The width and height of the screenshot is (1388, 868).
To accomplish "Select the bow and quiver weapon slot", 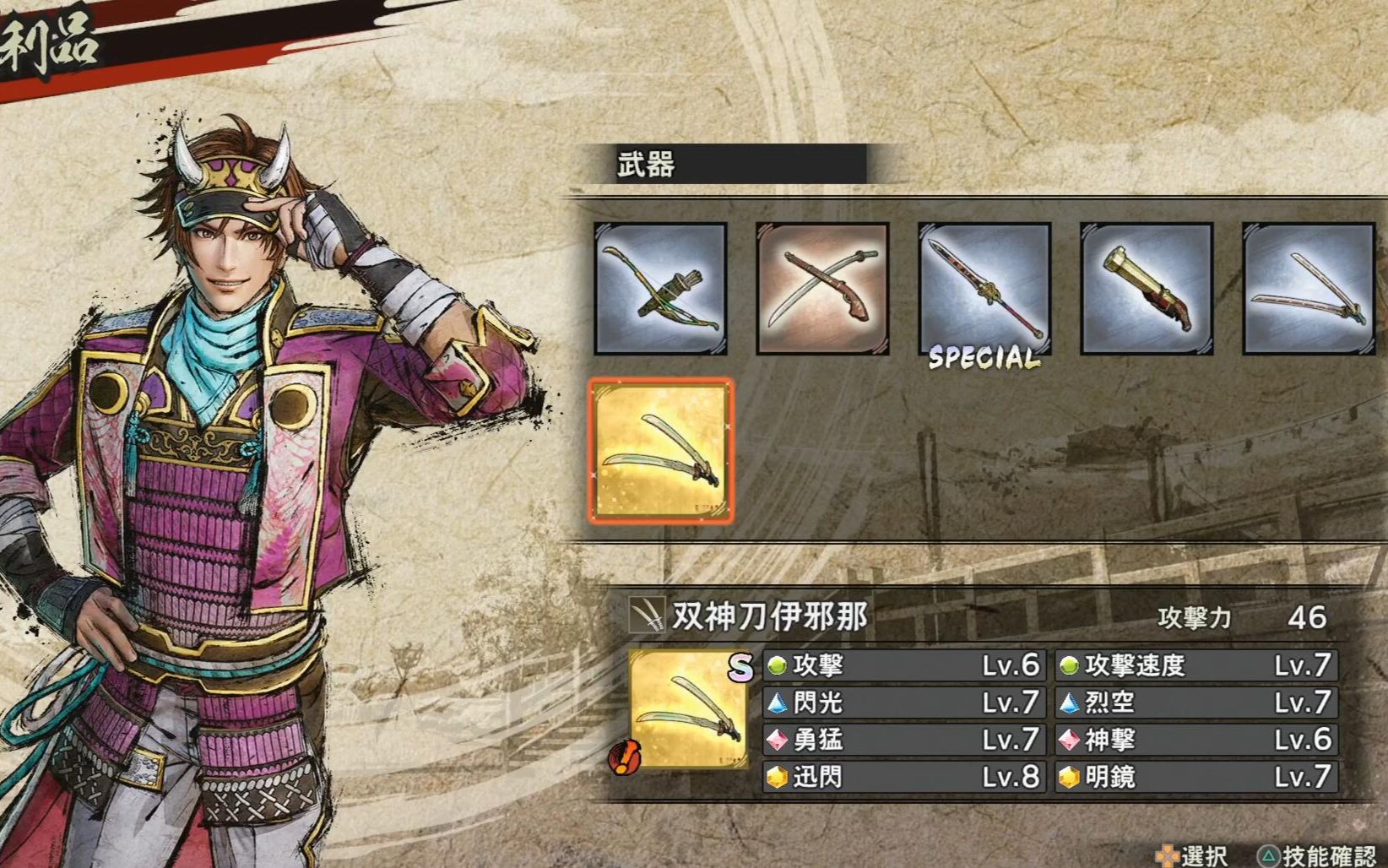I will pyautogui.click(x=660, y=288).
